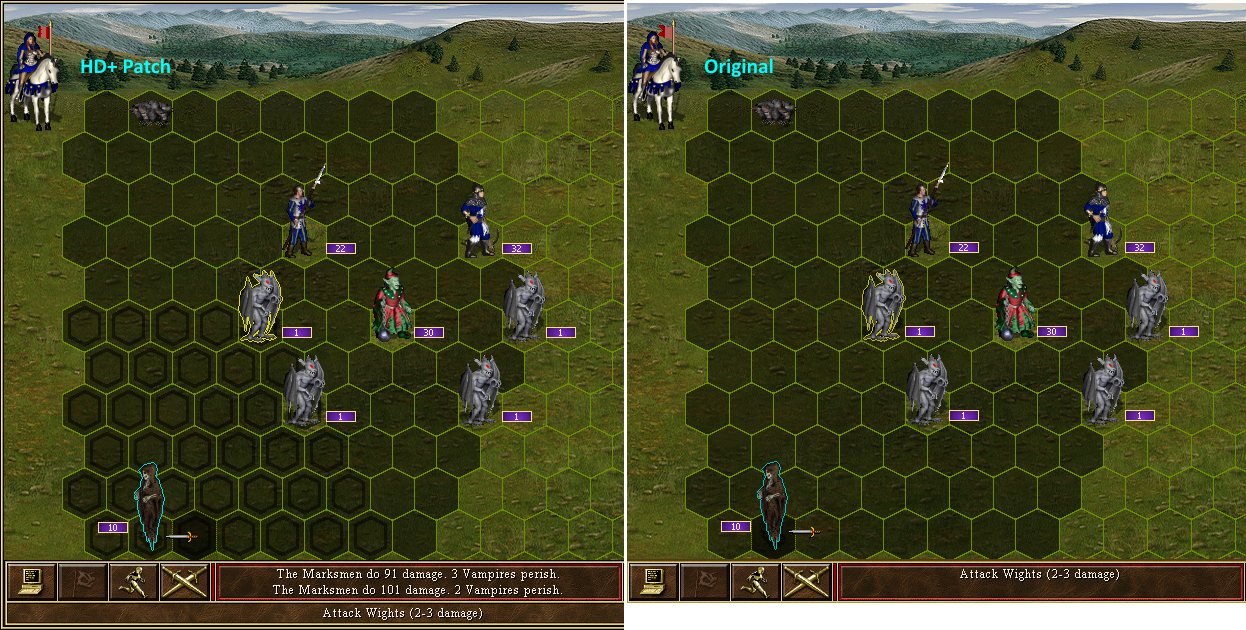Click the surrender flag button in Original panel

click(x=705, y=581)
